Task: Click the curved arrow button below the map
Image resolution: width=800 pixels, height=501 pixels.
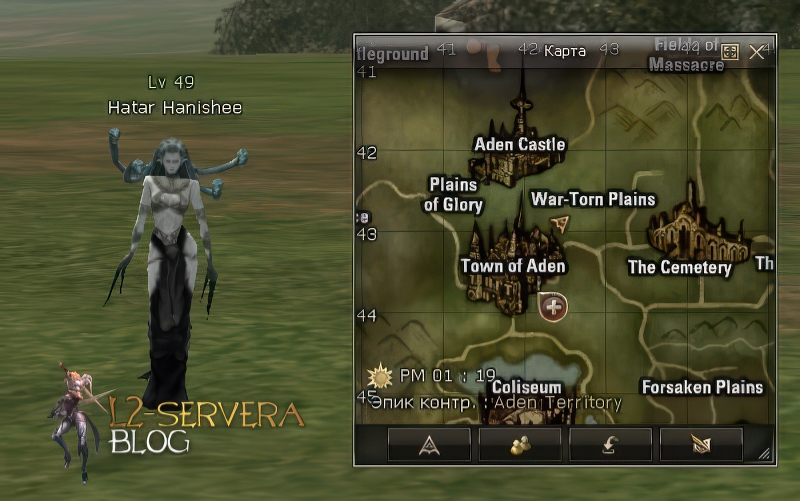Action: click(610, 444)
